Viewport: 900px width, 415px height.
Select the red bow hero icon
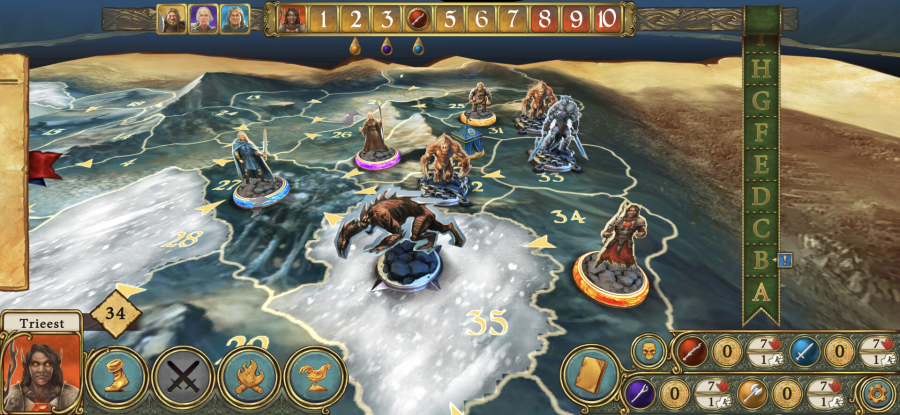click(x=692, y=351)
